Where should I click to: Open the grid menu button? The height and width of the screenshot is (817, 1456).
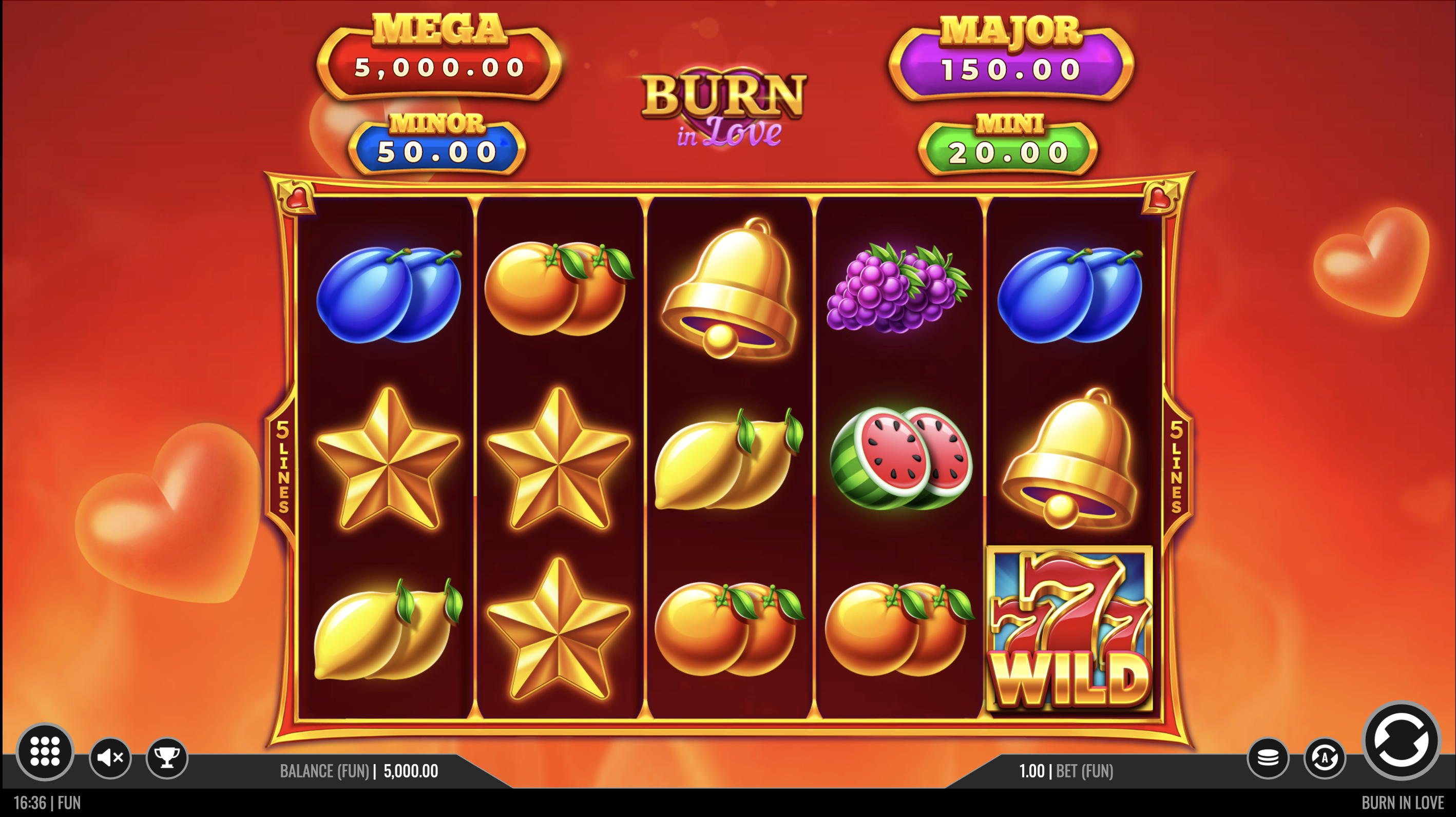click(45, 751)
